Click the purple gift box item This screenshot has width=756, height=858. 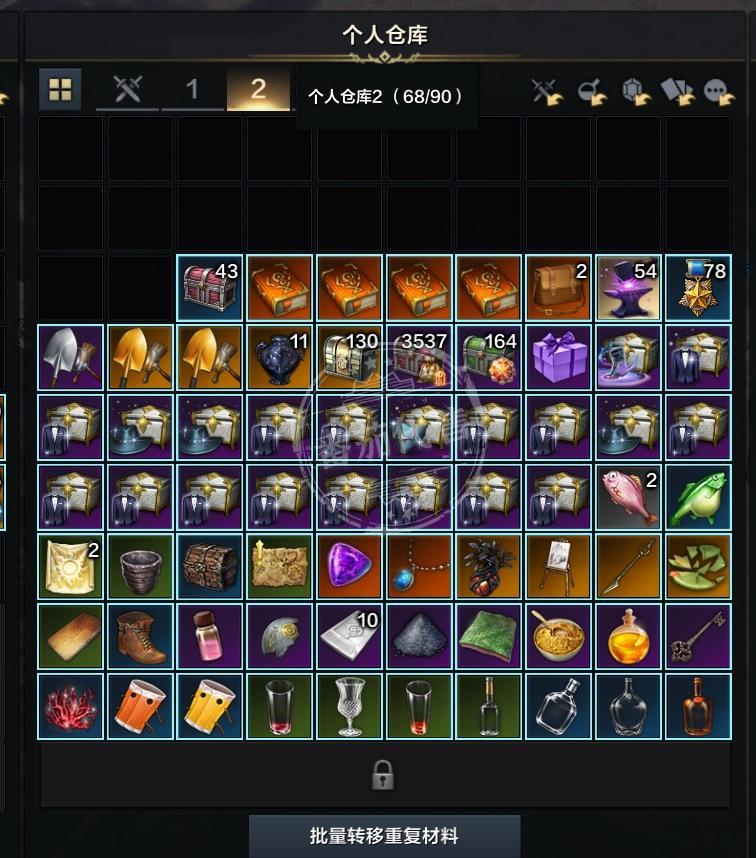click(560, 358)
